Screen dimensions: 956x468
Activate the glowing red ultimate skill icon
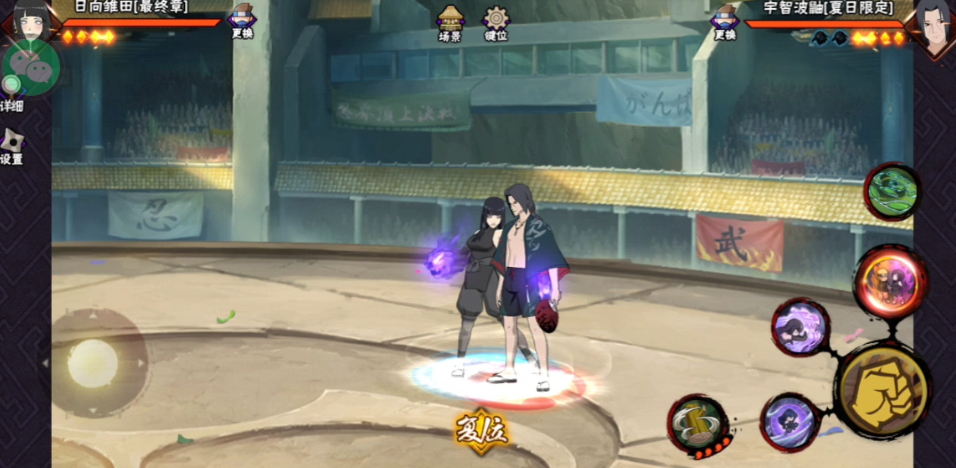click(x=889, y=282)
